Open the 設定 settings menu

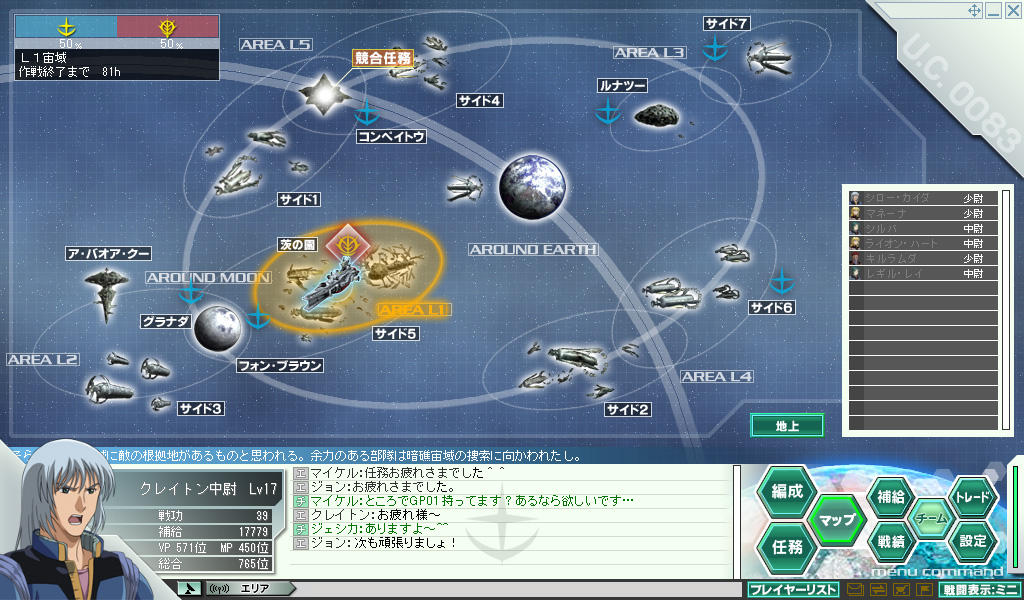pyautogui.click(x=972, y=541)
